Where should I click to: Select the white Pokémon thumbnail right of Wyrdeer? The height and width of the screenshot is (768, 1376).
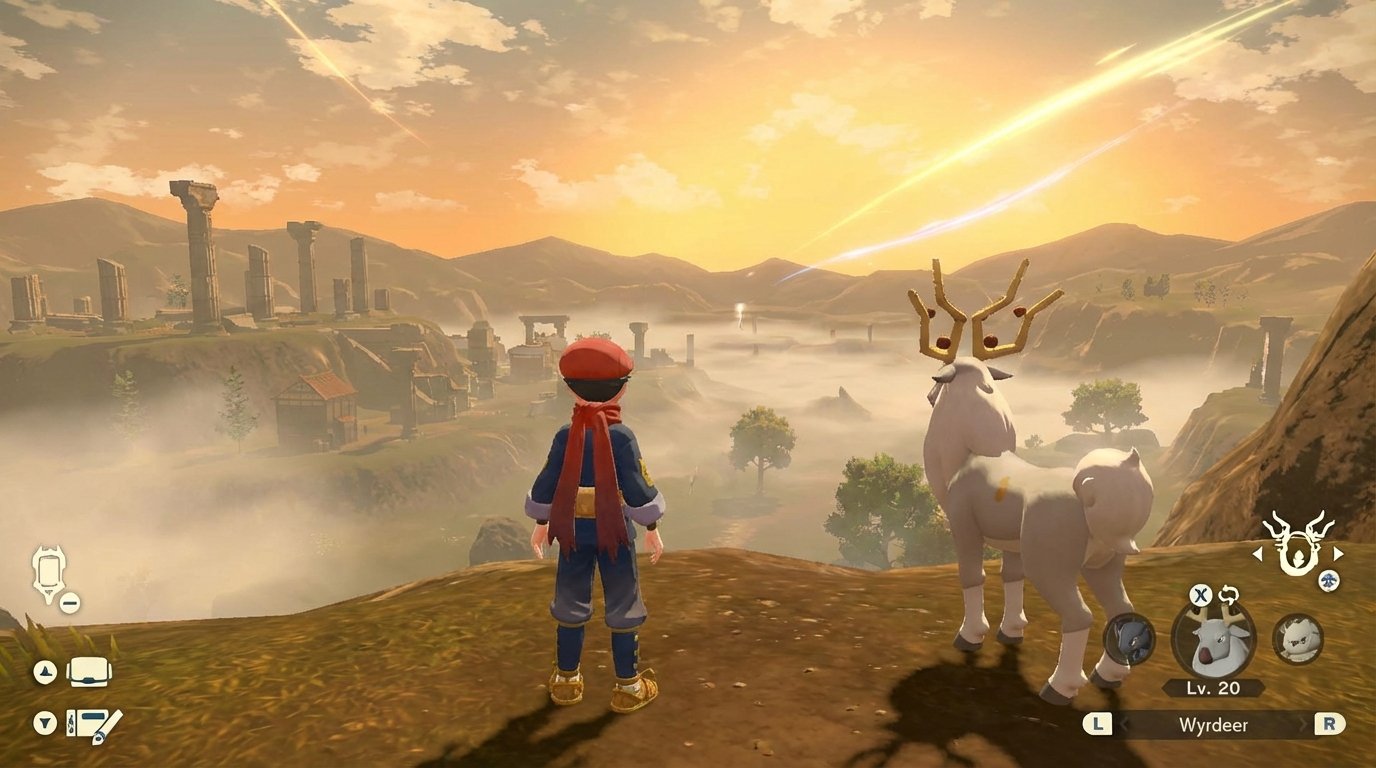point(1297,639)
